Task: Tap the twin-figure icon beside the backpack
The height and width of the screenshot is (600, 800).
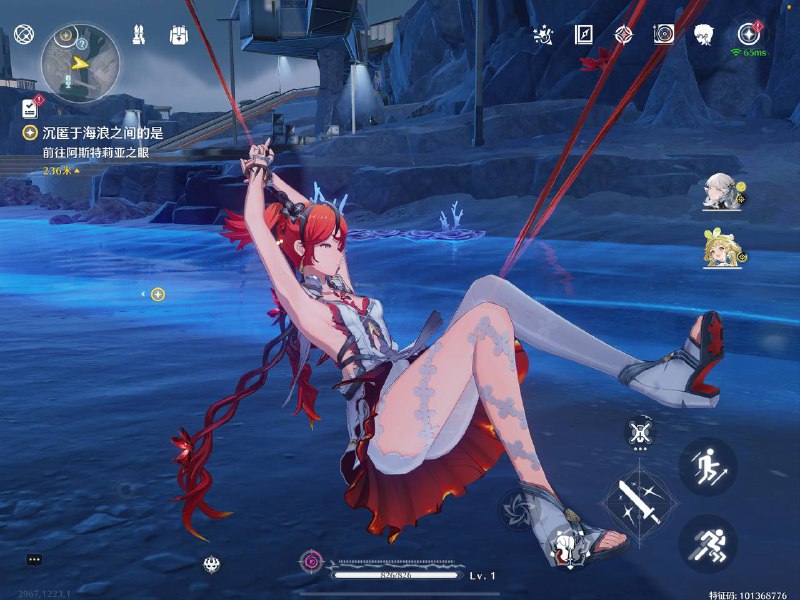Action: (140, 36)
